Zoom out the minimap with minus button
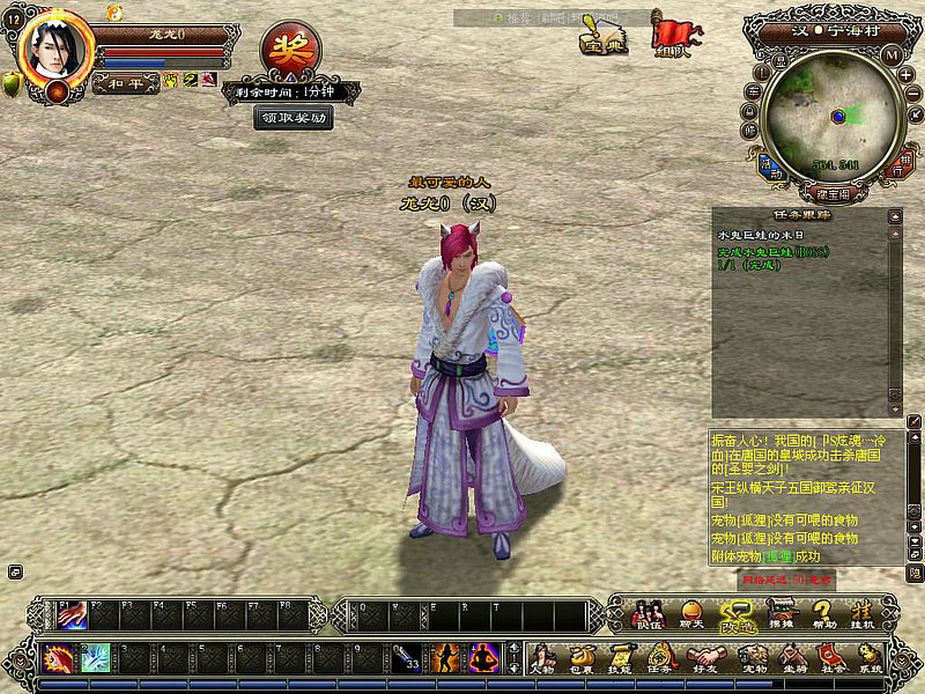 pyautogui.click(x=912, y=94)
